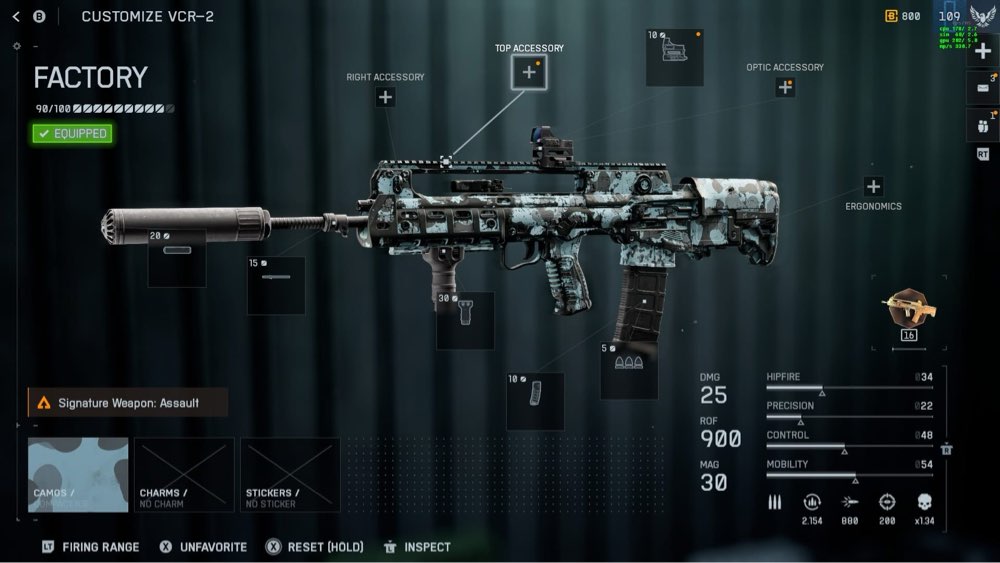The height and width of the screenshot is (563, 1000).
Task: Open the Charms customization tile
Action: 184,475
